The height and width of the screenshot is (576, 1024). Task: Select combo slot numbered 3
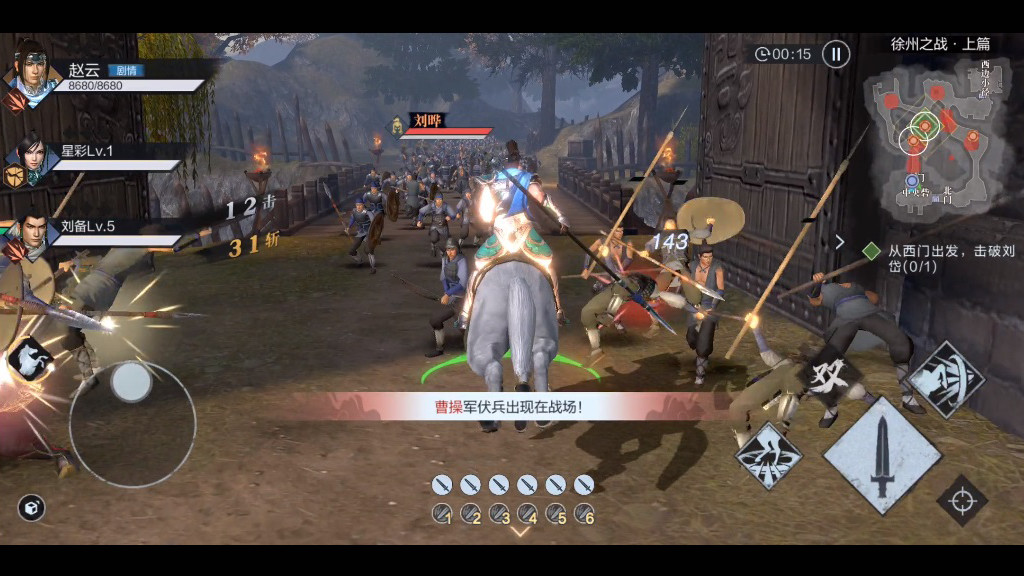(499, 514)
